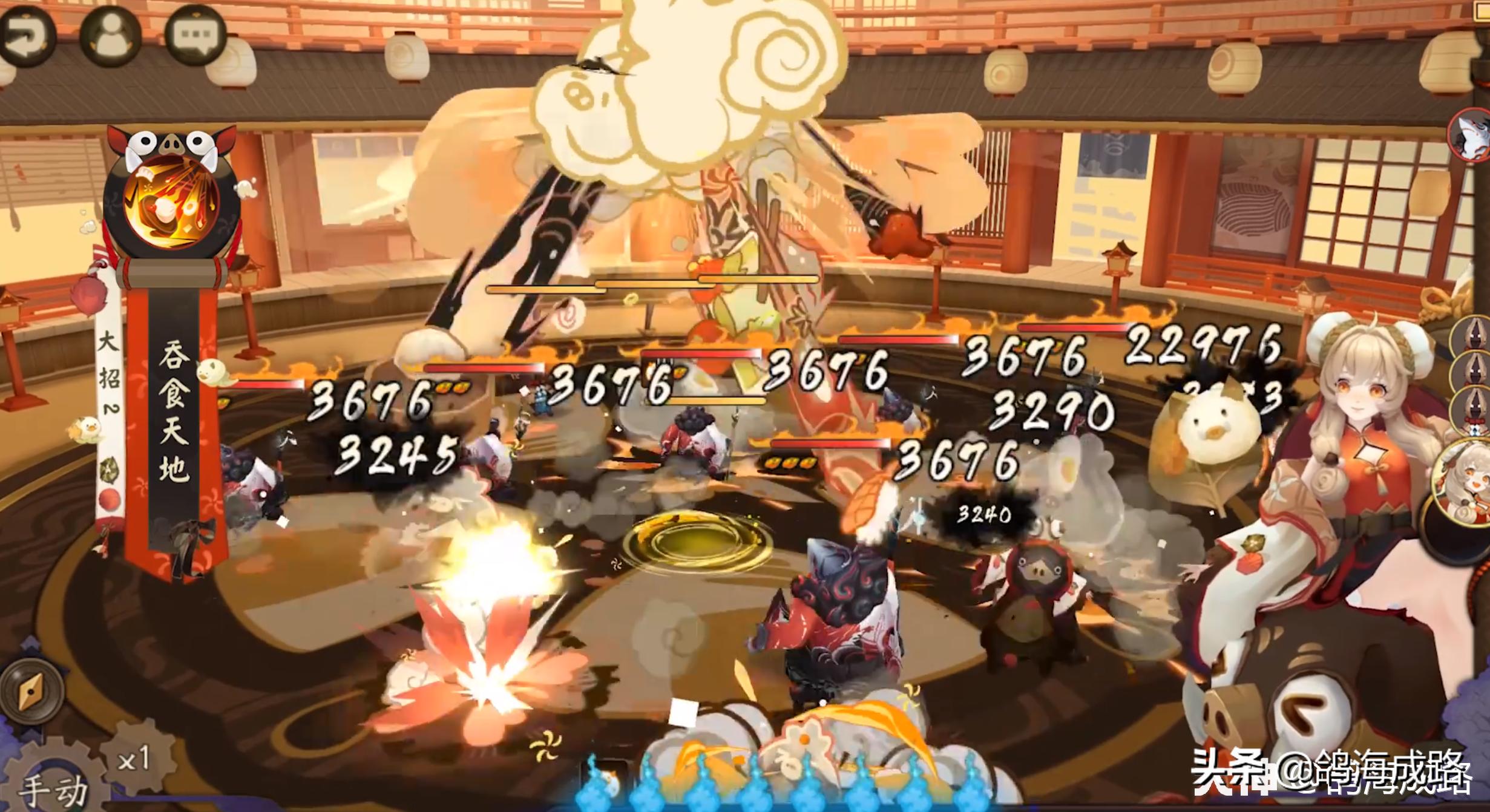
Task: Open the chat speech bubble
Action: coord(195,35)
